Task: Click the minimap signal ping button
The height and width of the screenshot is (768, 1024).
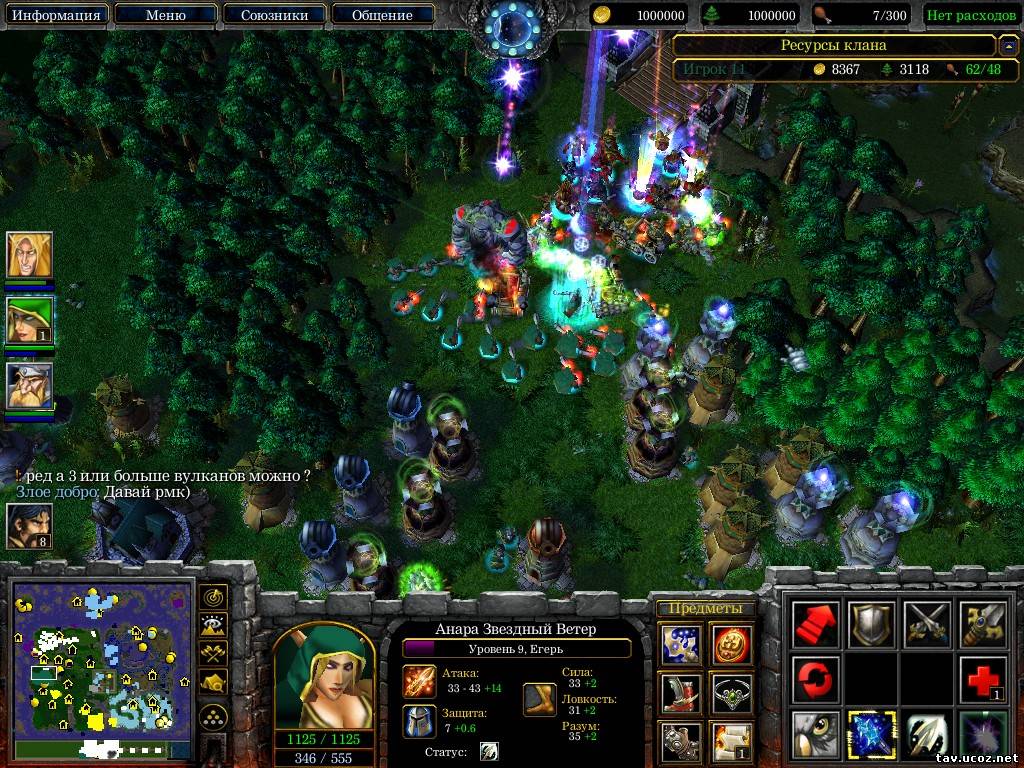Action: pos(213,597)
